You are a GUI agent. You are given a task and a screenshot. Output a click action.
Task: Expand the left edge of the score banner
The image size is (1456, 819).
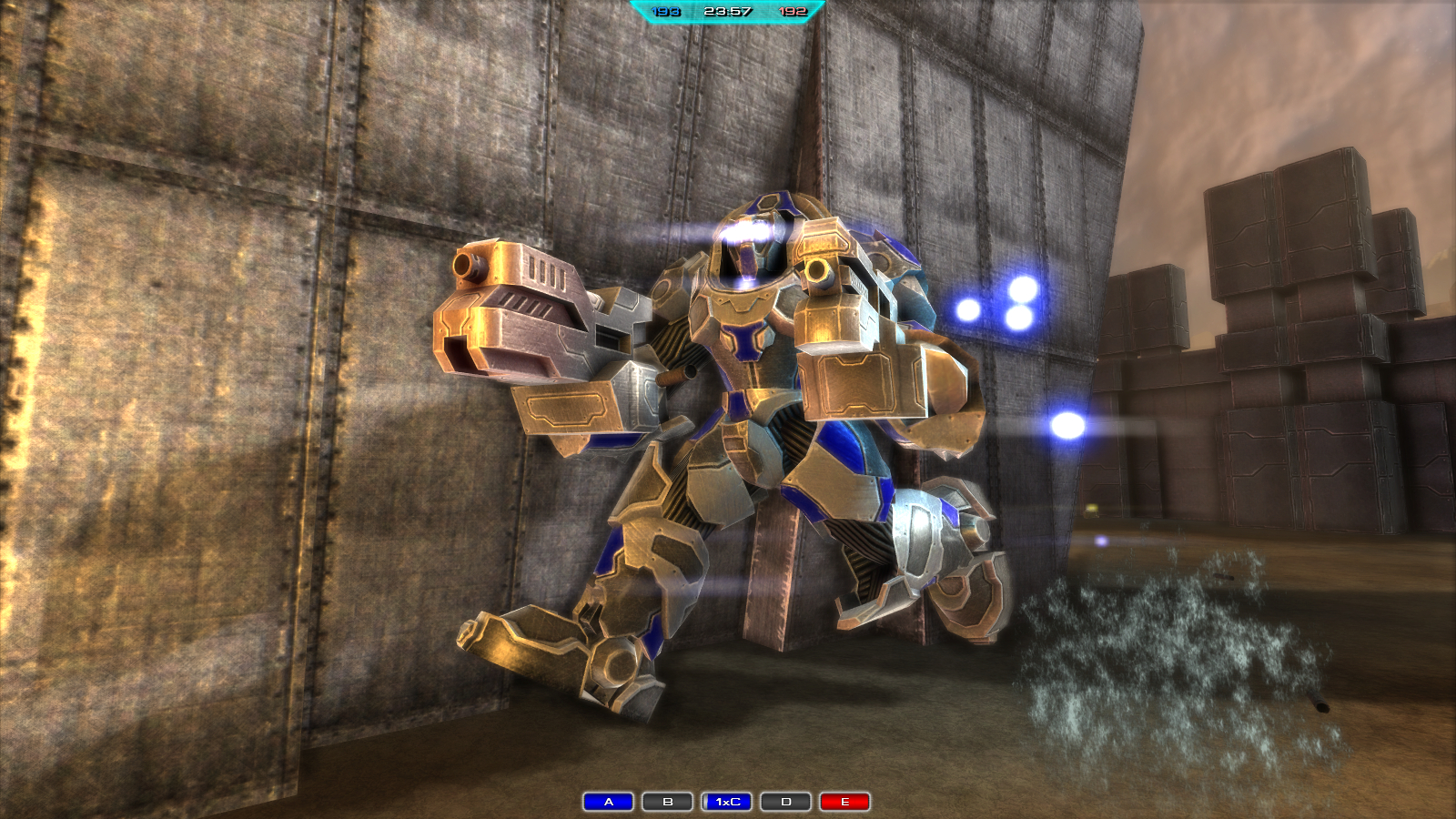637,12
